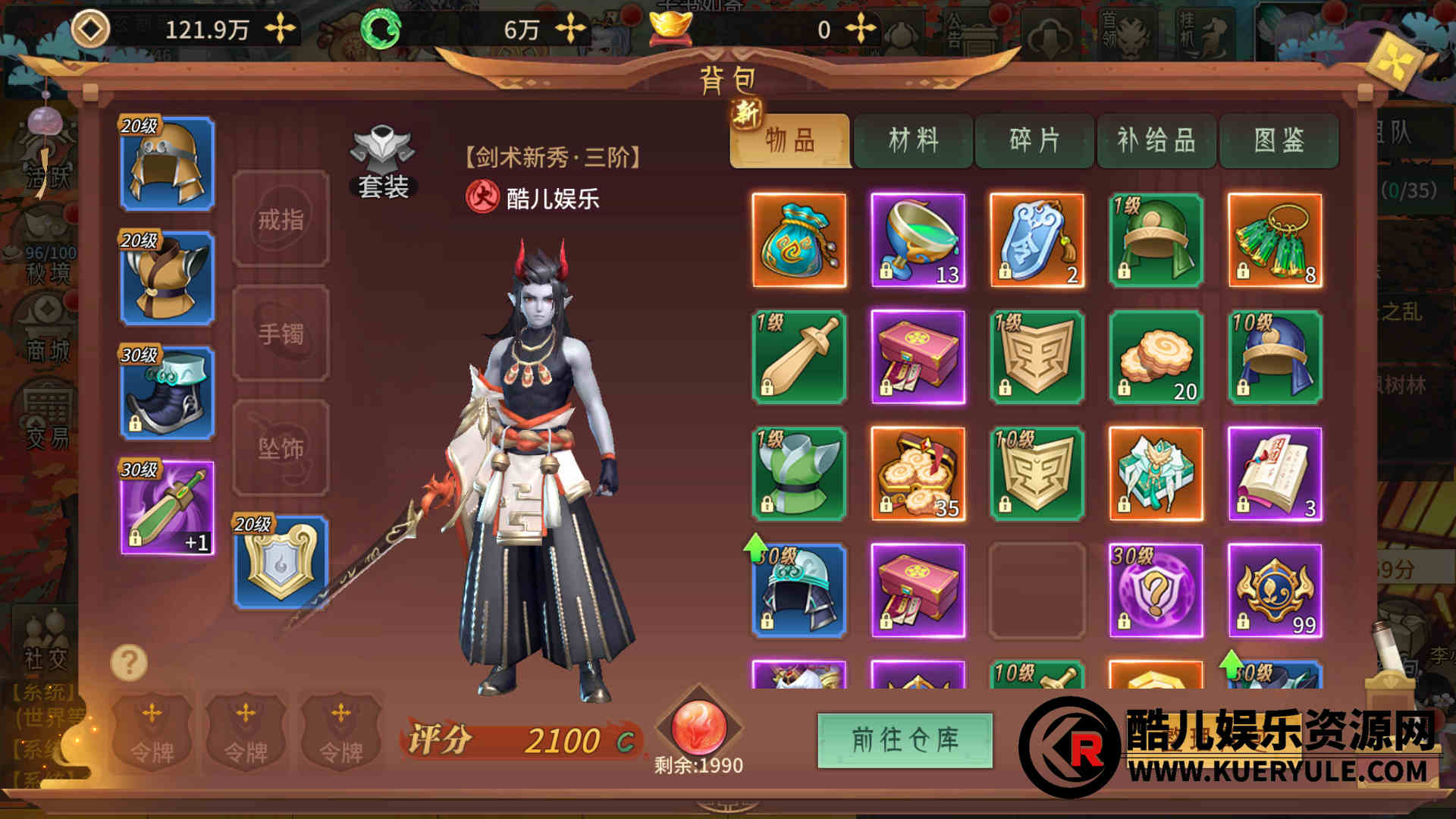Choose the wooden sword level 1 item
This screenshot has width=1456, height=819.
pos(799,357)
